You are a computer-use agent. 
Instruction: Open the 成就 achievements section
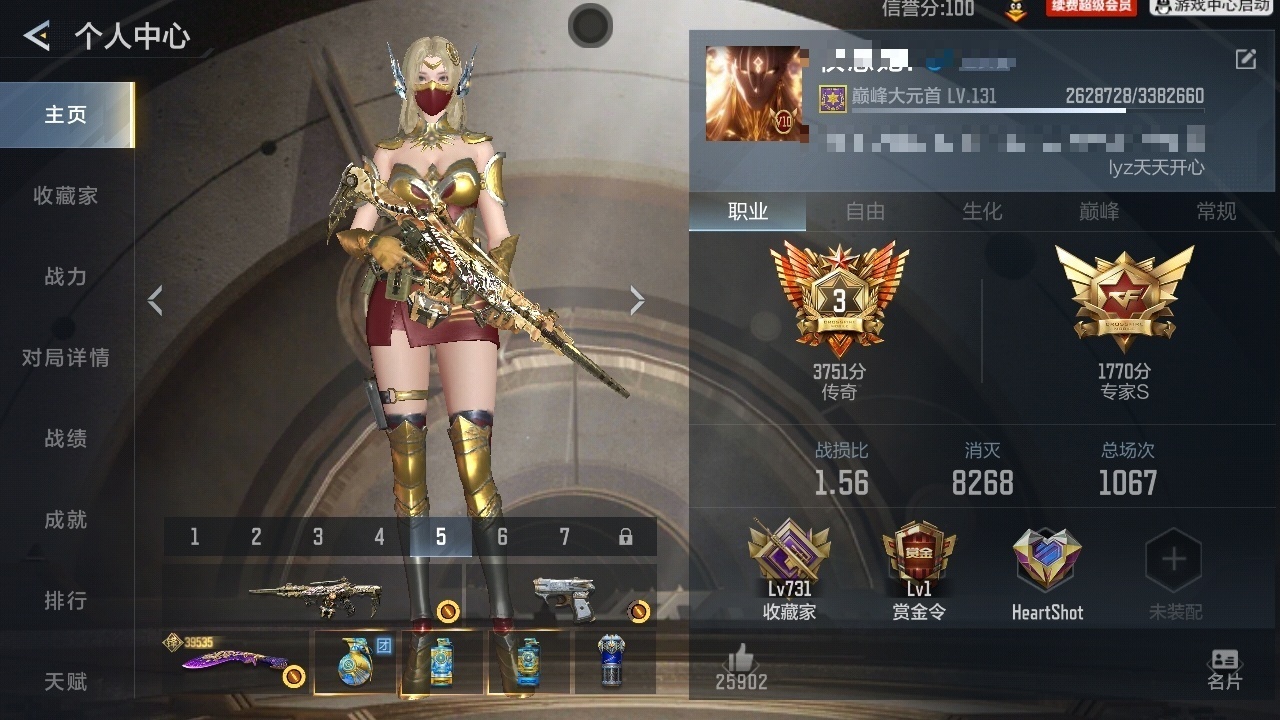[66, 520]
